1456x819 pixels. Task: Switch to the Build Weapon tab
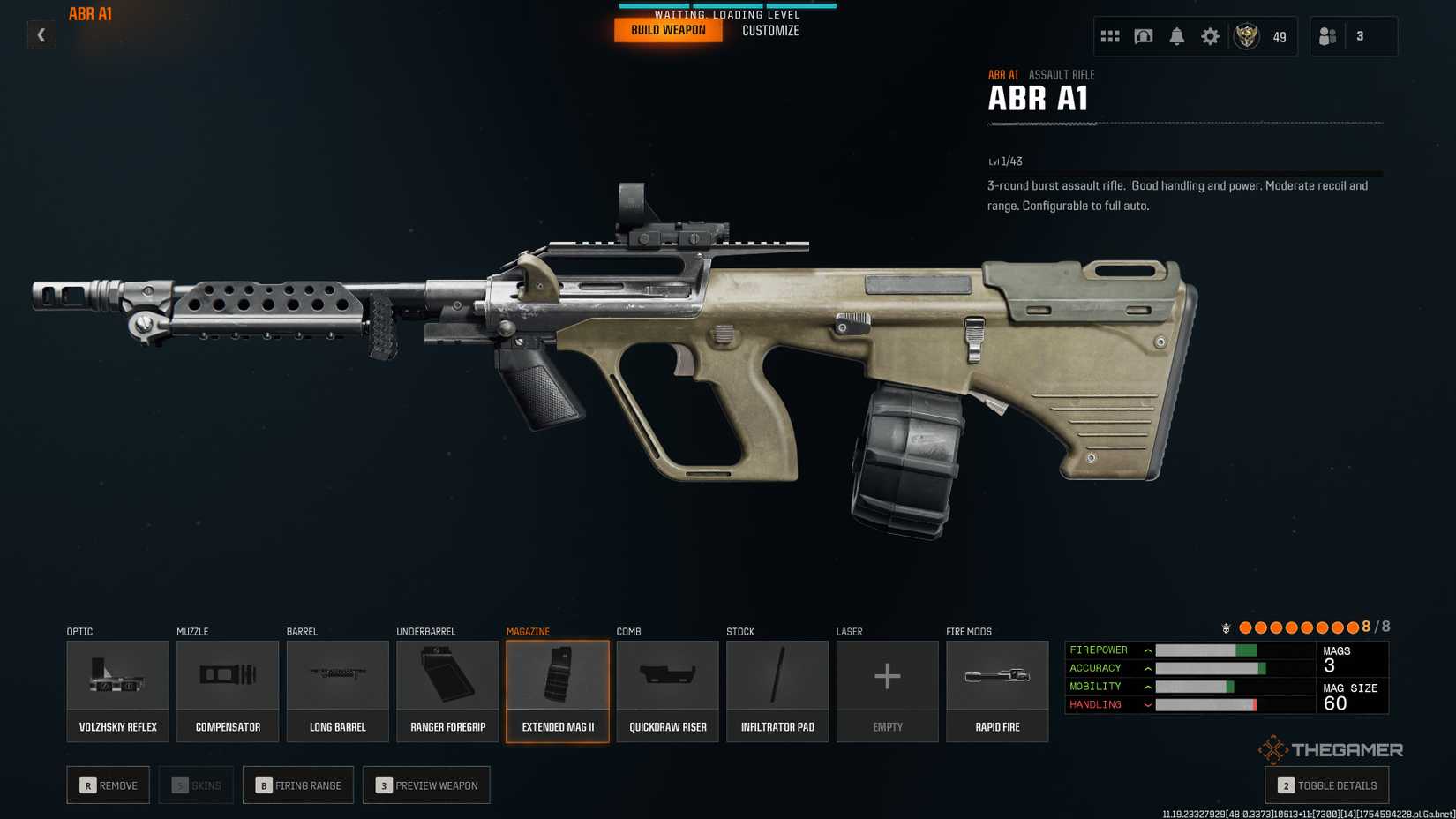click(x=668, y=30)
